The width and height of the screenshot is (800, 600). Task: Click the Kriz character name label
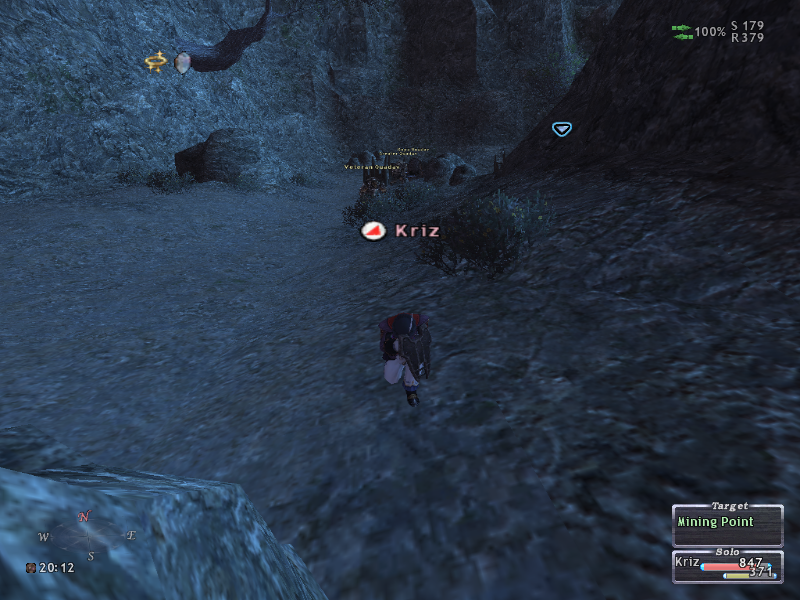(x=417, y=231)
